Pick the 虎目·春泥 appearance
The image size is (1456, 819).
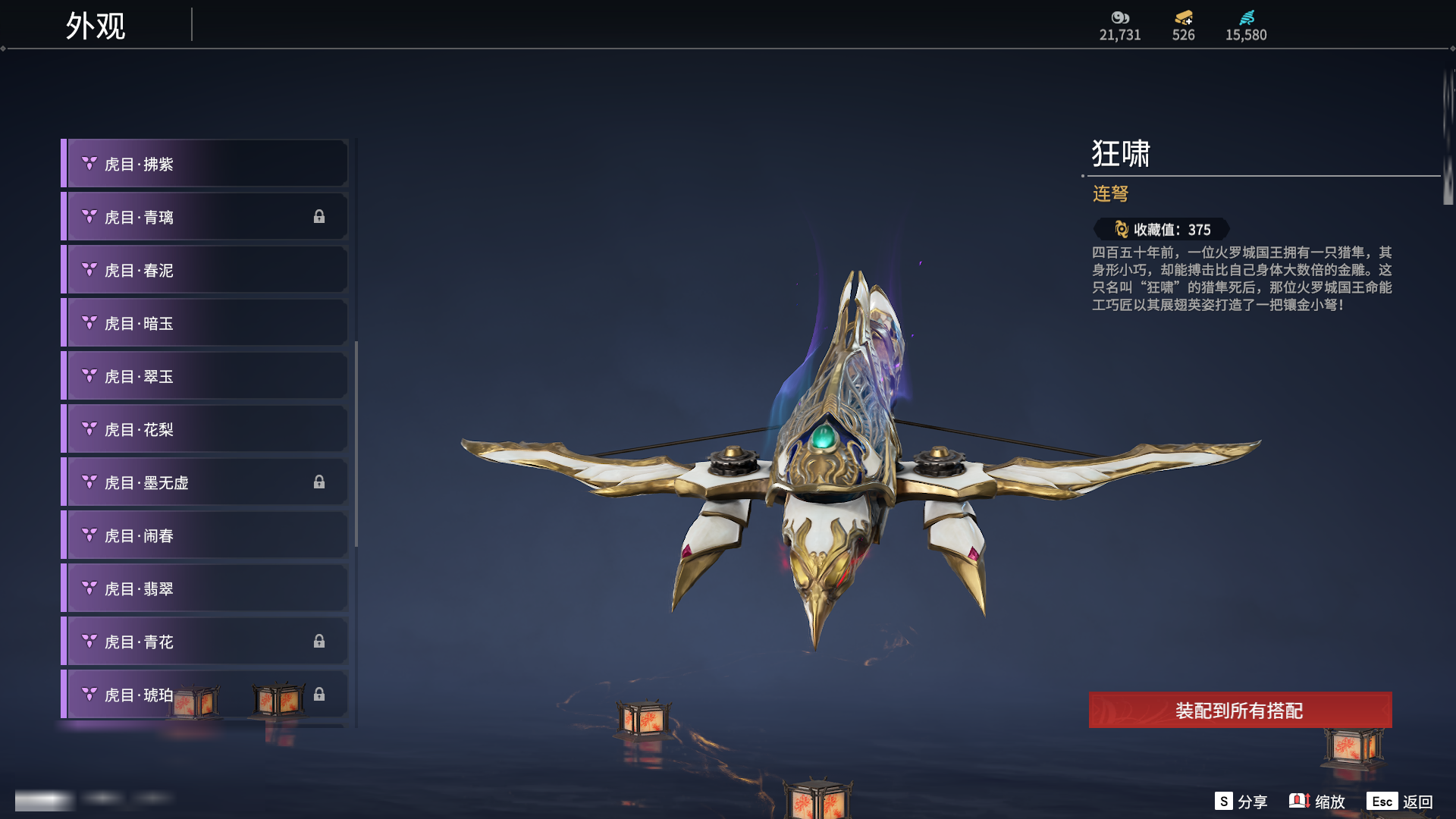tap(205, 270)
